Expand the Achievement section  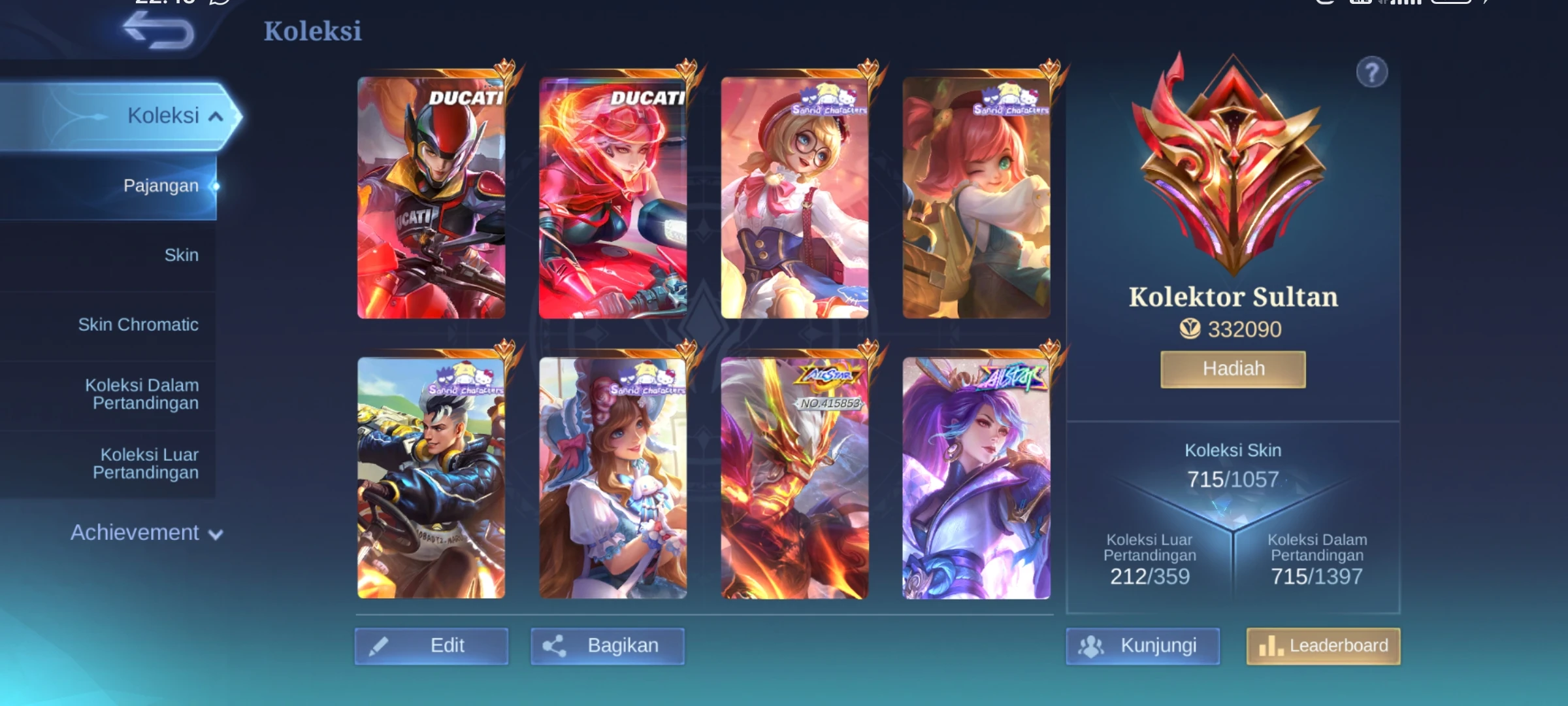tap(146, 533)
